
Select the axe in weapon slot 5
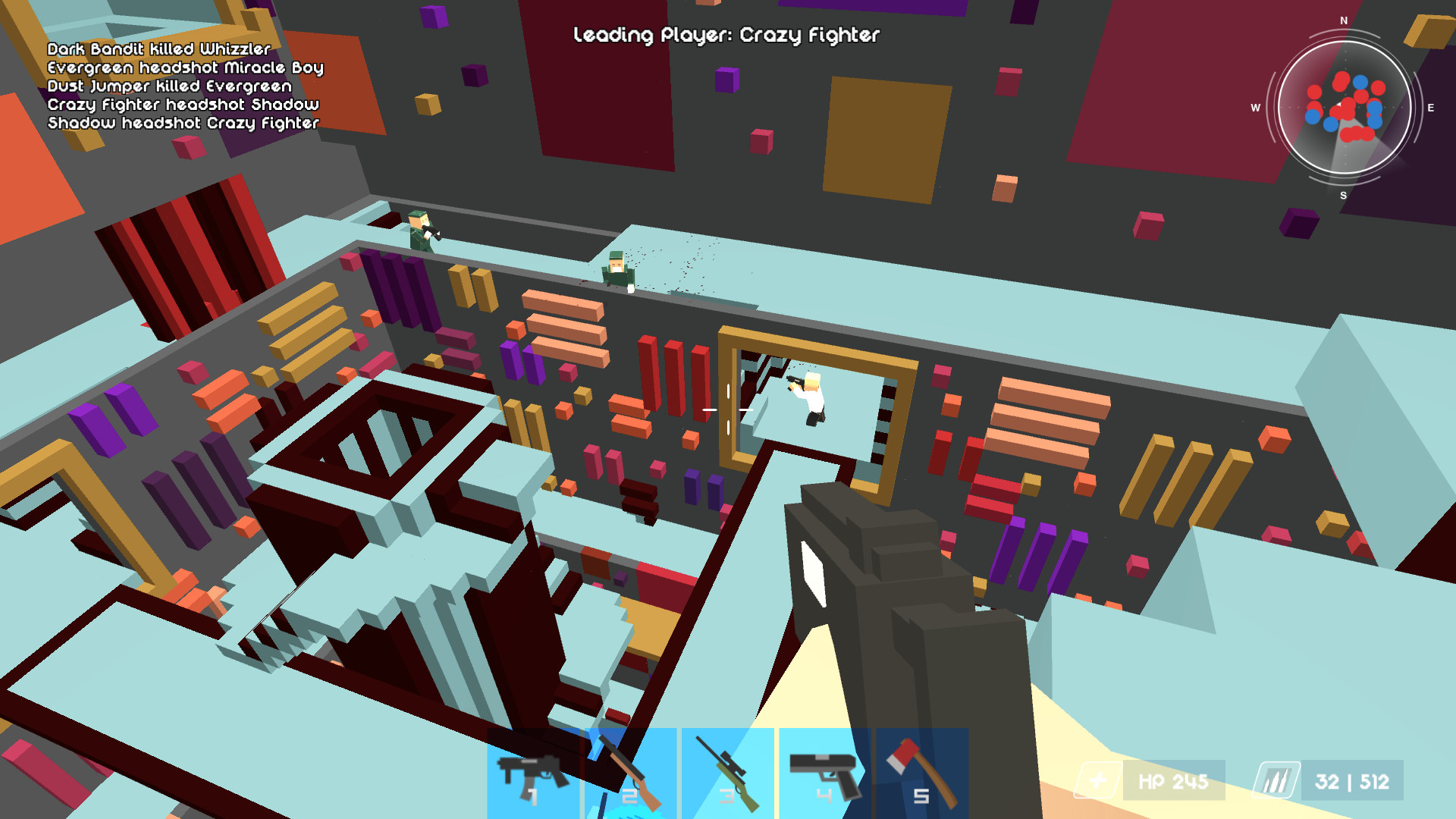point(920,775)
